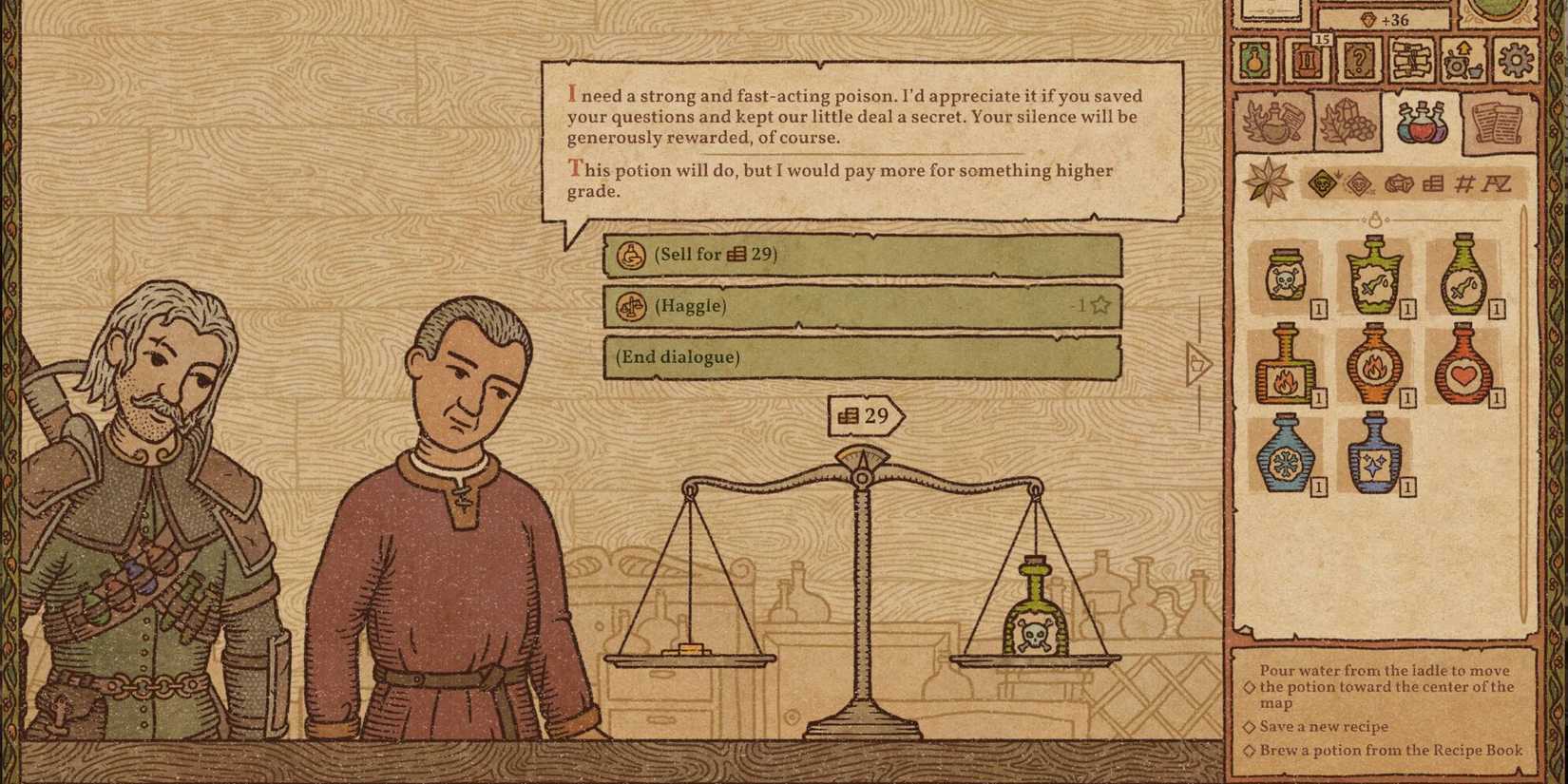Open the map scrolls icon
This screenshot has height=784, width=1568.
[x=1409, y=58]
